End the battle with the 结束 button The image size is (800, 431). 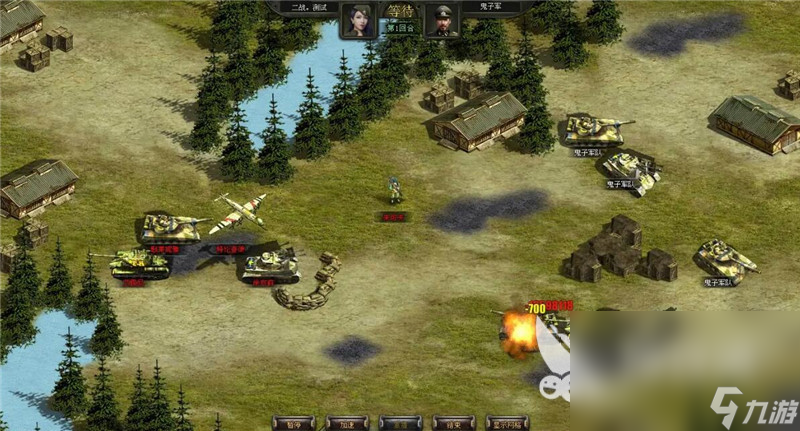tap(452, 423)
